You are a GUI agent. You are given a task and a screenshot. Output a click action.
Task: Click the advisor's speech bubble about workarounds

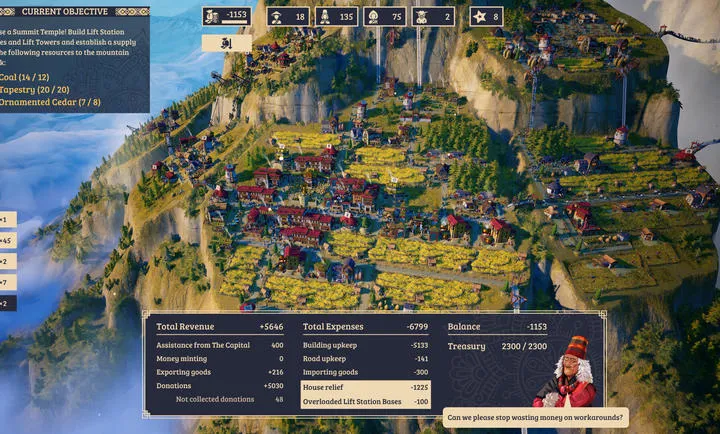535,417
